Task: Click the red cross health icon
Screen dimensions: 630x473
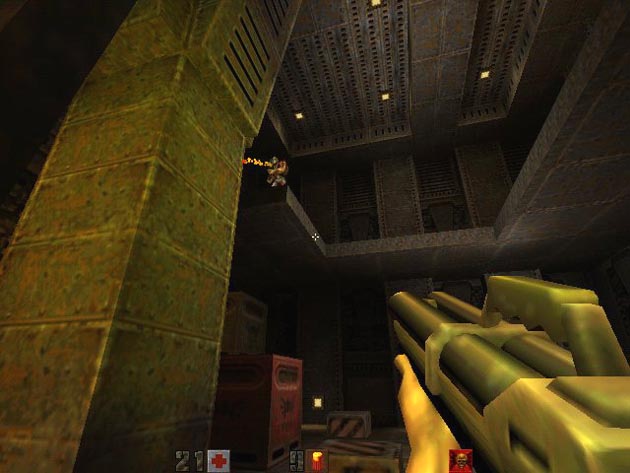Action: point(218,461)
